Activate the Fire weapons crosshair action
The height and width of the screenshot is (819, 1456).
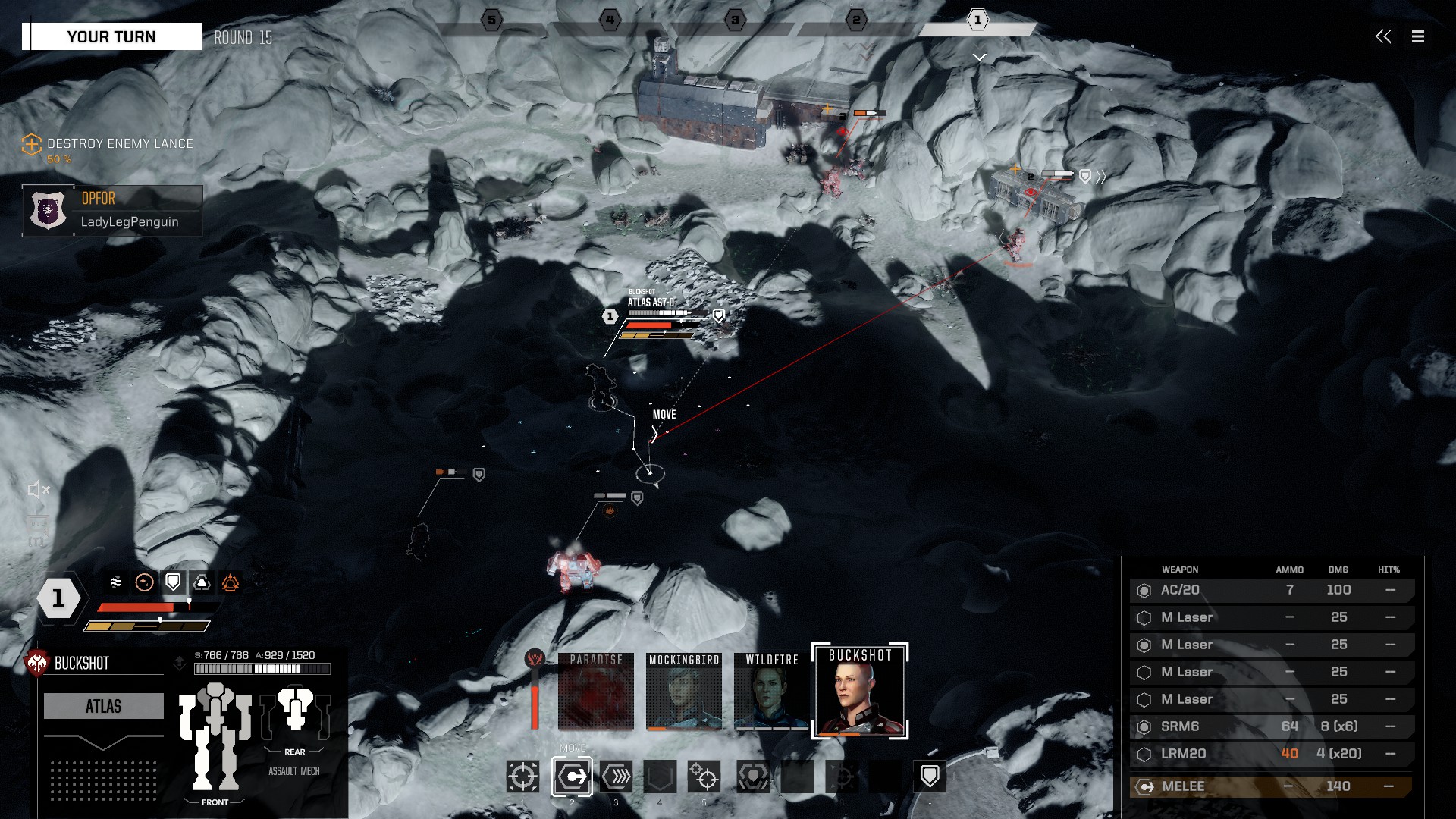(x=522, y=777)
